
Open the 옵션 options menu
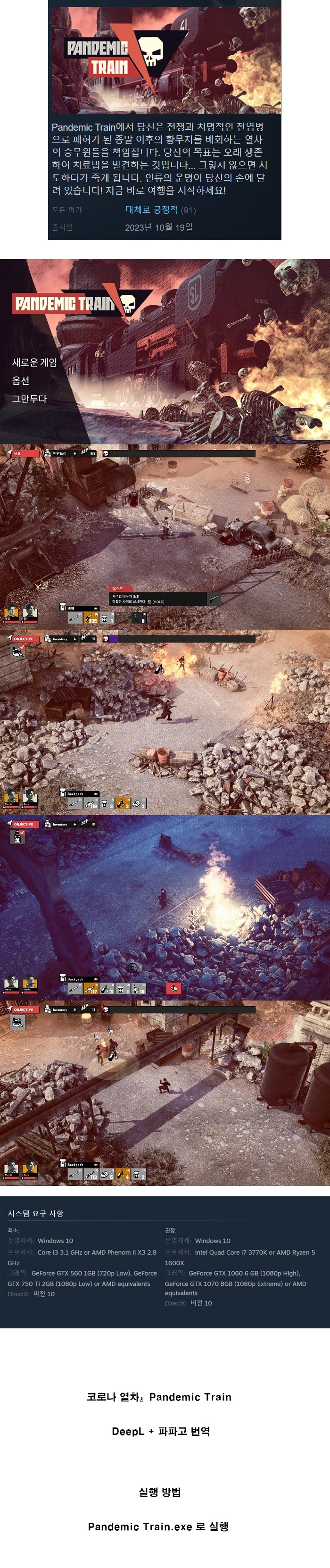(x=21, y=381)
